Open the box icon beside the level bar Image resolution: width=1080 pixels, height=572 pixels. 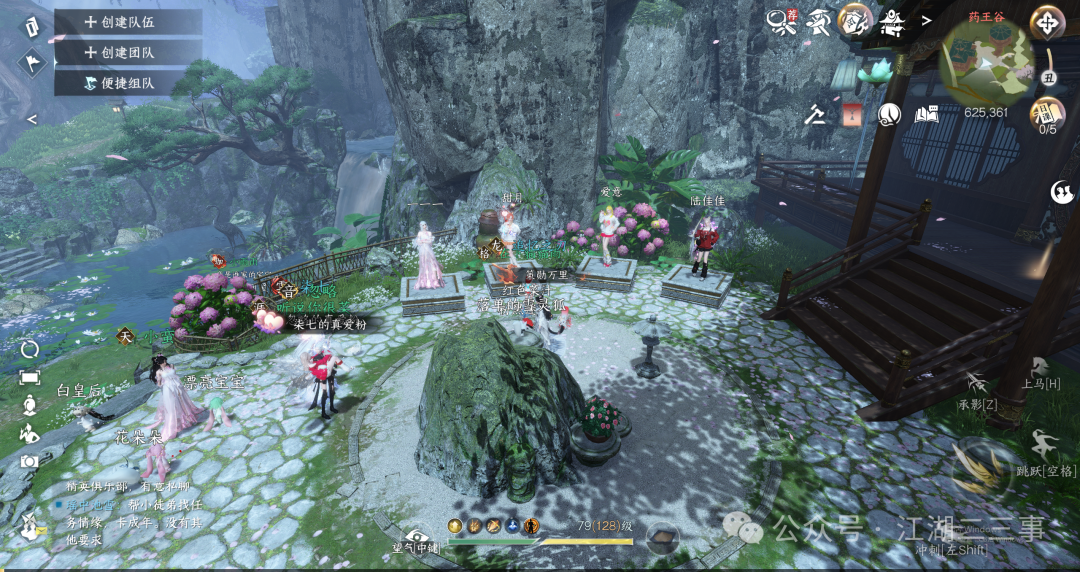pyautogui.click(x=662, y=539)
